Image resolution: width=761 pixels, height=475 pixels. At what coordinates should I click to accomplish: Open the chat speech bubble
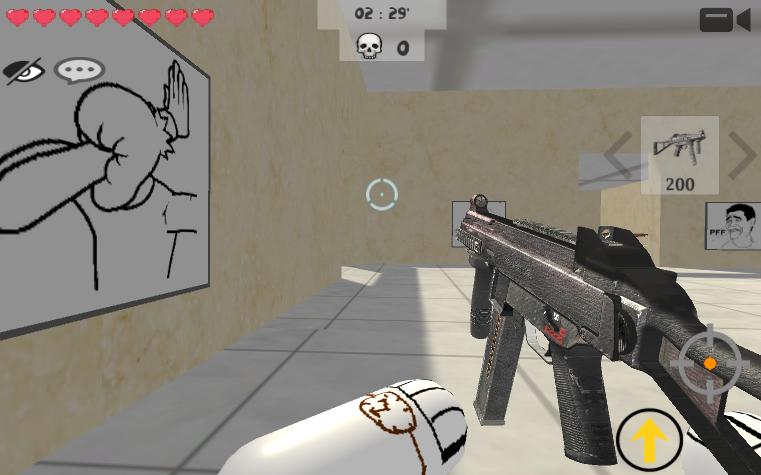coord(79,70)
